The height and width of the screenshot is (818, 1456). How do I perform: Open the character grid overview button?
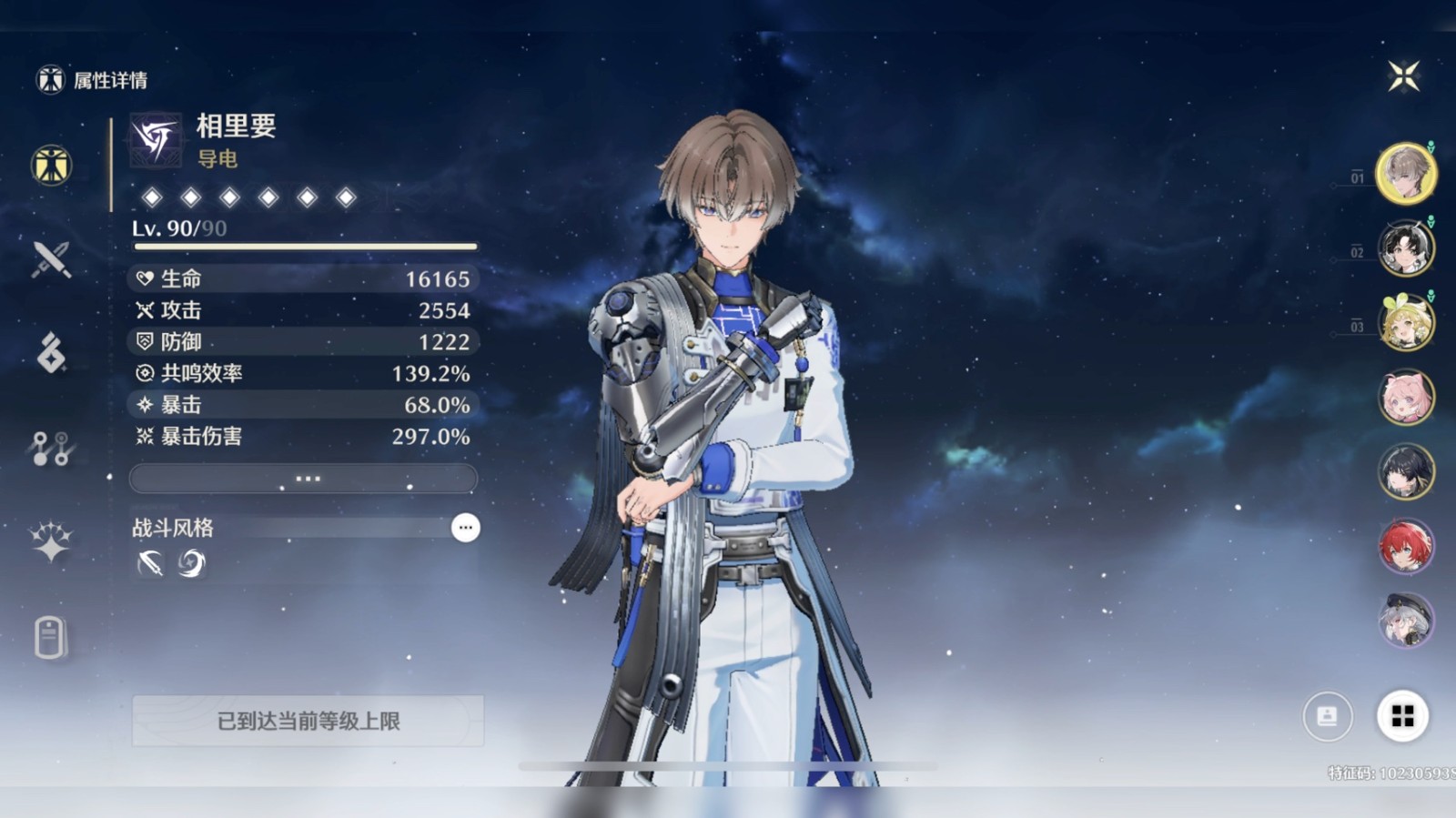coord(1402,717)
